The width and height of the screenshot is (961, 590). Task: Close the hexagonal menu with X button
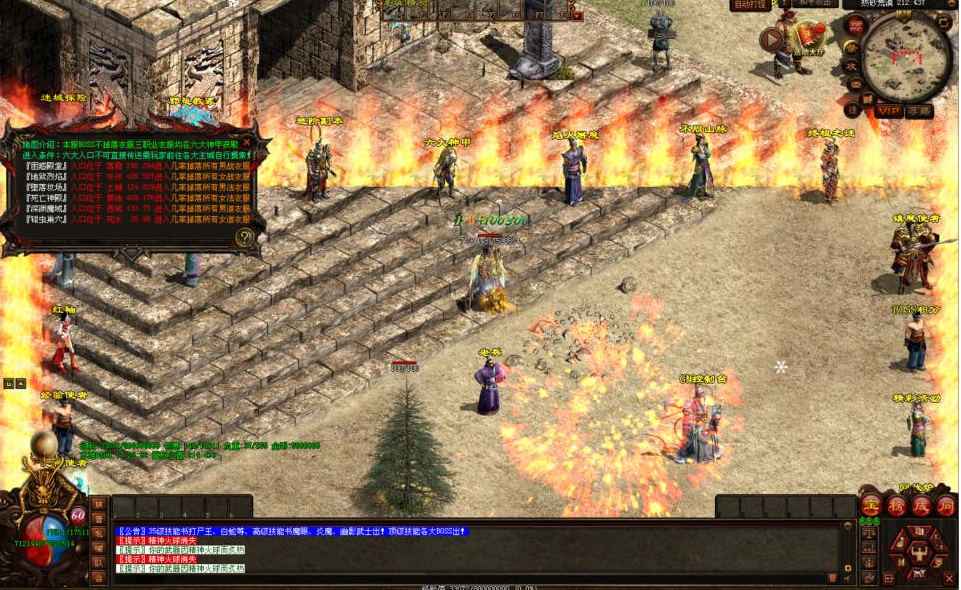[948, 578]
